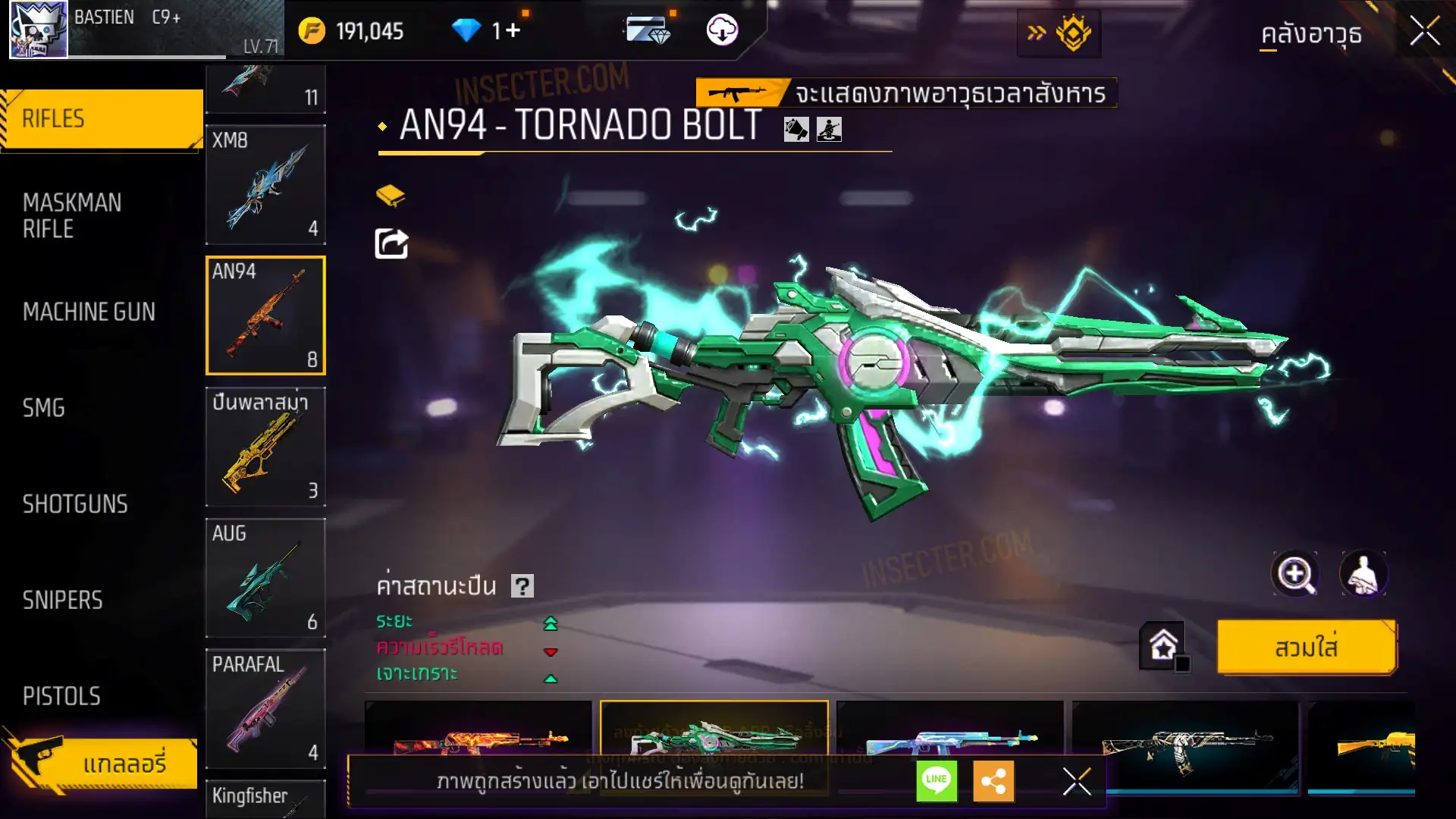
Task: Show the SHOTGUNS category
Action: pyautogui.click(x=75, y=504)
